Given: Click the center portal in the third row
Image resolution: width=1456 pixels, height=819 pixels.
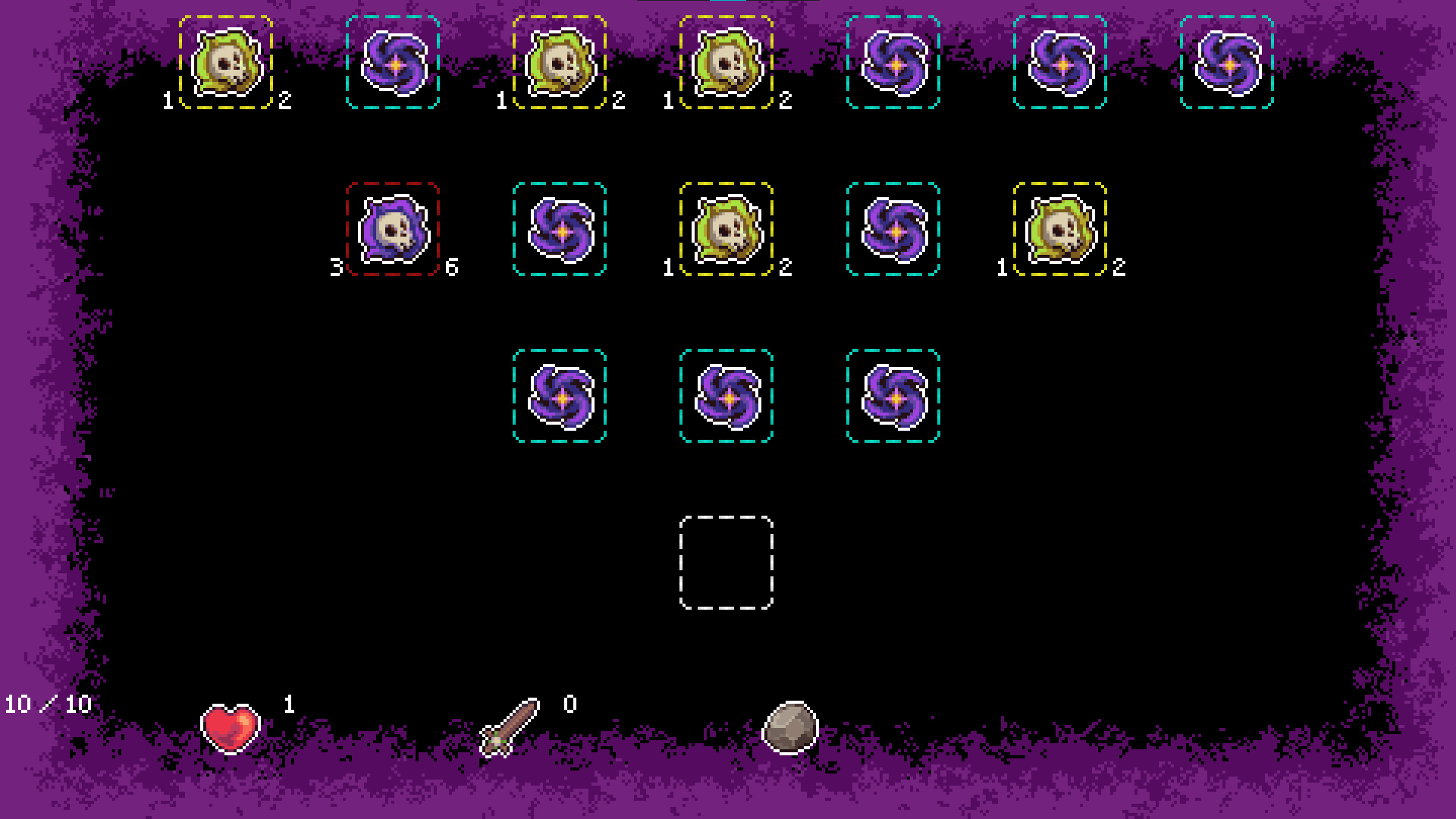Looking at the screenshot, I should [726, 395].
